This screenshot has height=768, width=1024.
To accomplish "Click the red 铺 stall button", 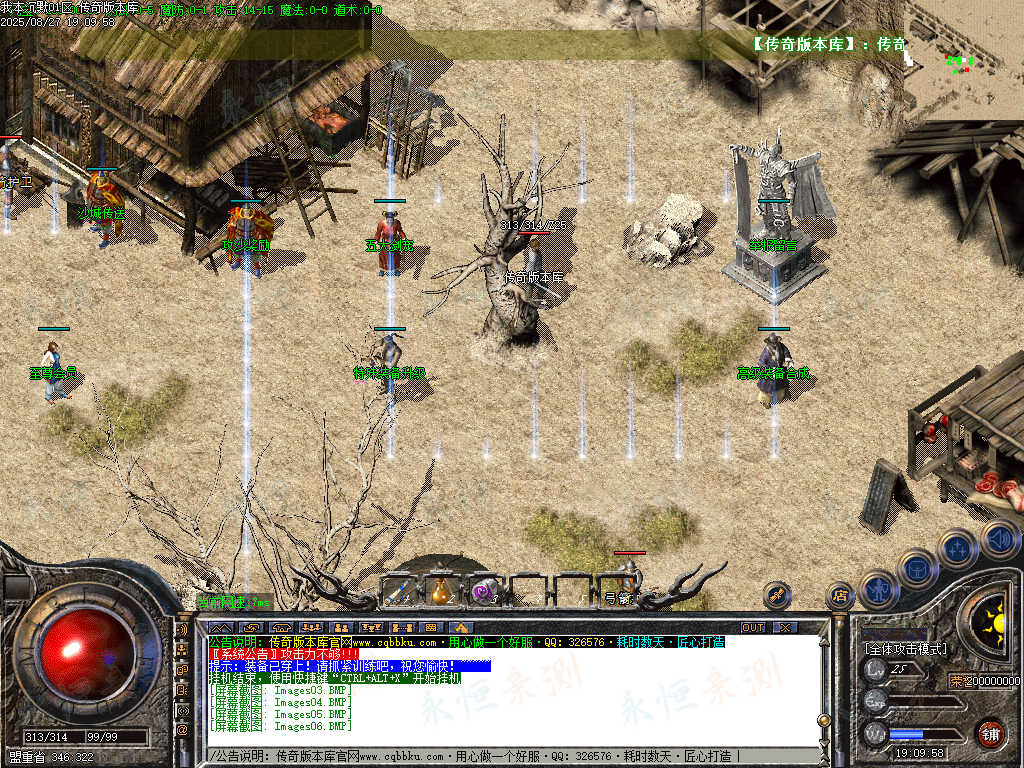I will point(990,734).
